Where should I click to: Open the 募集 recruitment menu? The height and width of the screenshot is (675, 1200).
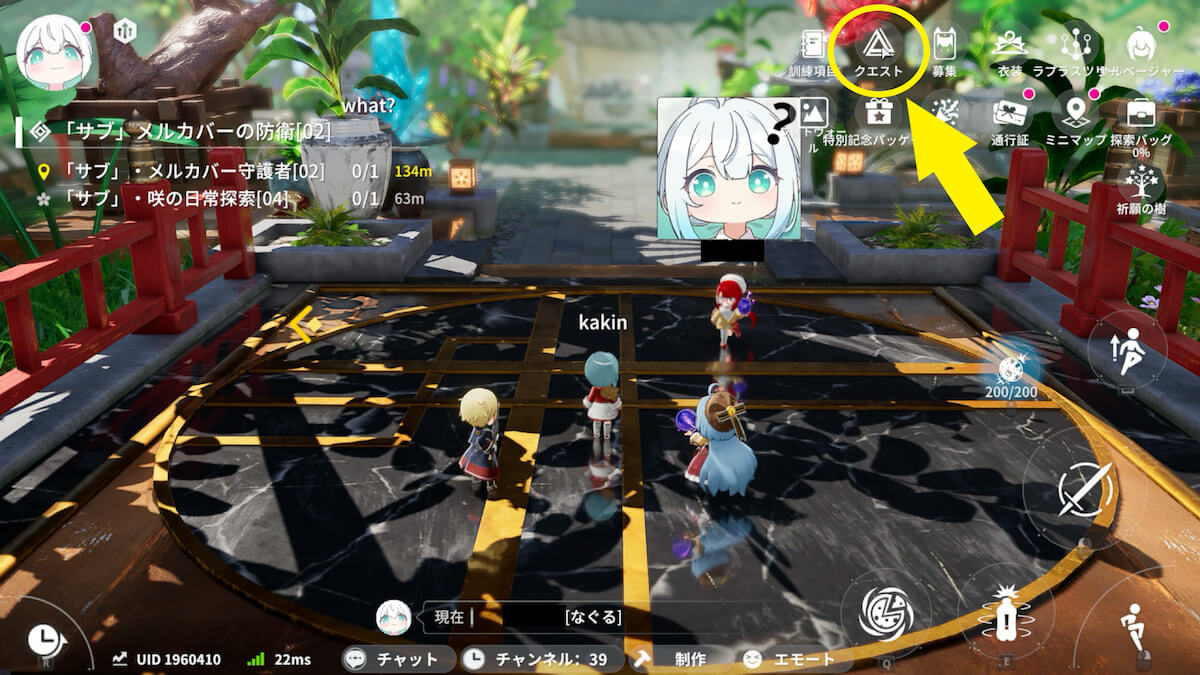click(944, 48)
